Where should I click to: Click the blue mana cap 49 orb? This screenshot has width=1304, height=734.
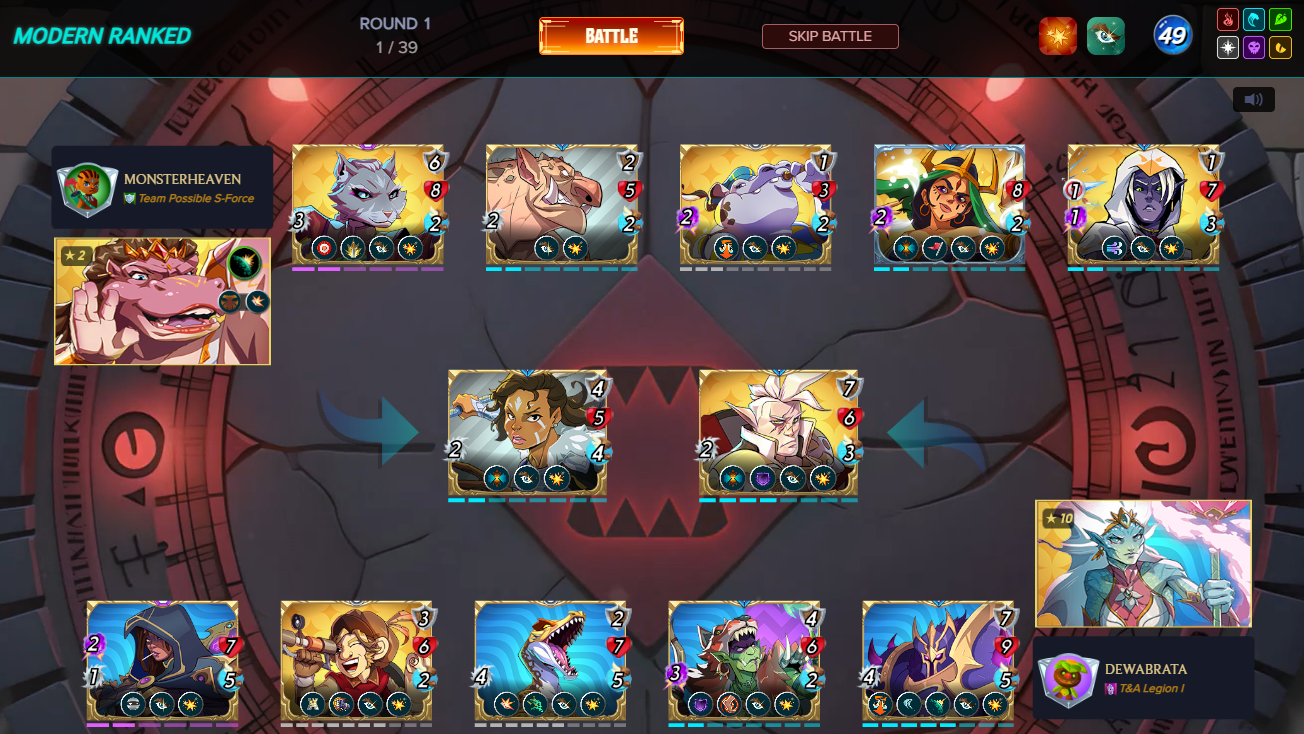(1172, 35)
